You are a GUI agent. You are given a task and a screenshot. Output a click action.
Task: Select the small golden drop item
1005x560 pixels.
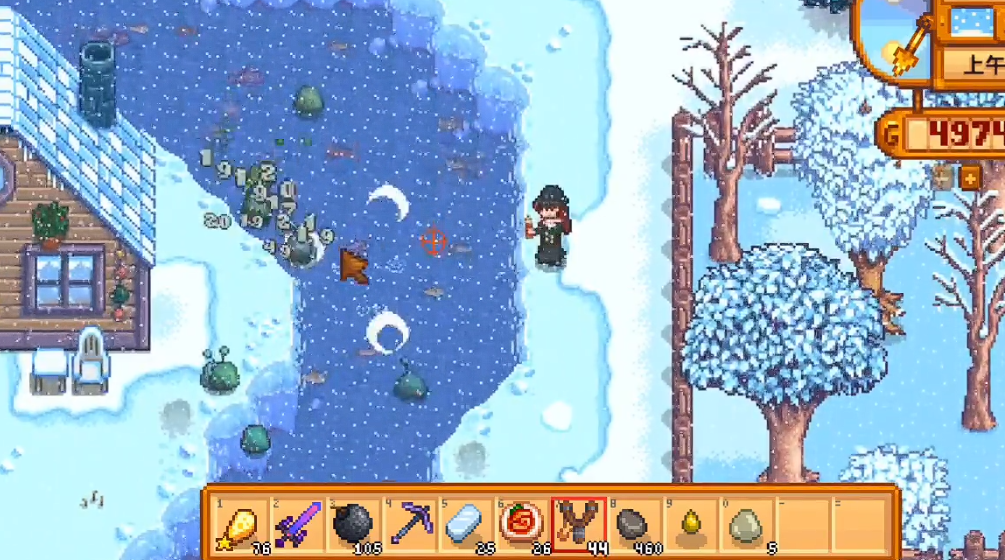point(689,523)
